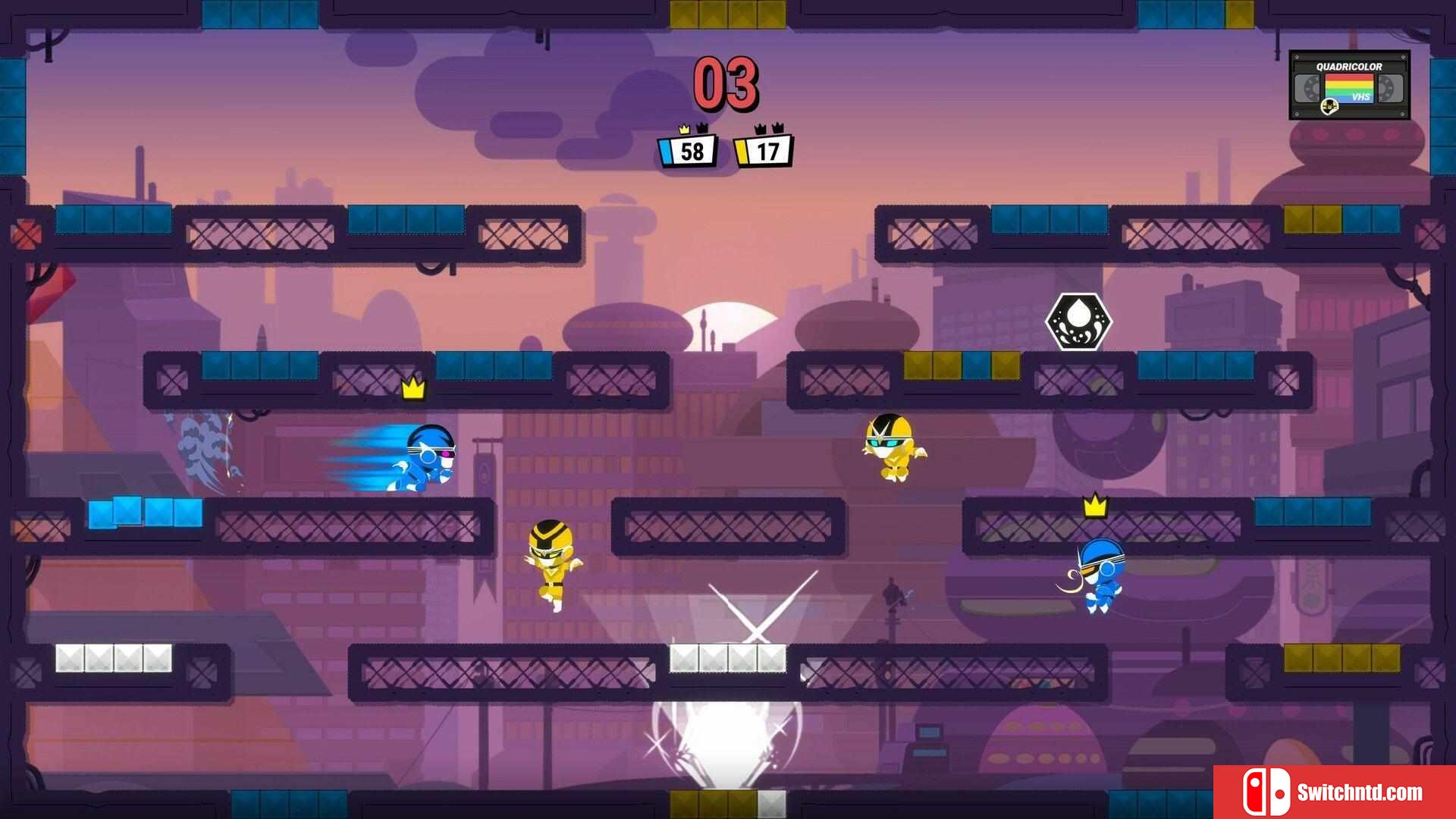The height and width of the screenshot is (819, 1456).
Task: Click the Quadricolor VHS cassette icon
Action: pos(1349,85)
